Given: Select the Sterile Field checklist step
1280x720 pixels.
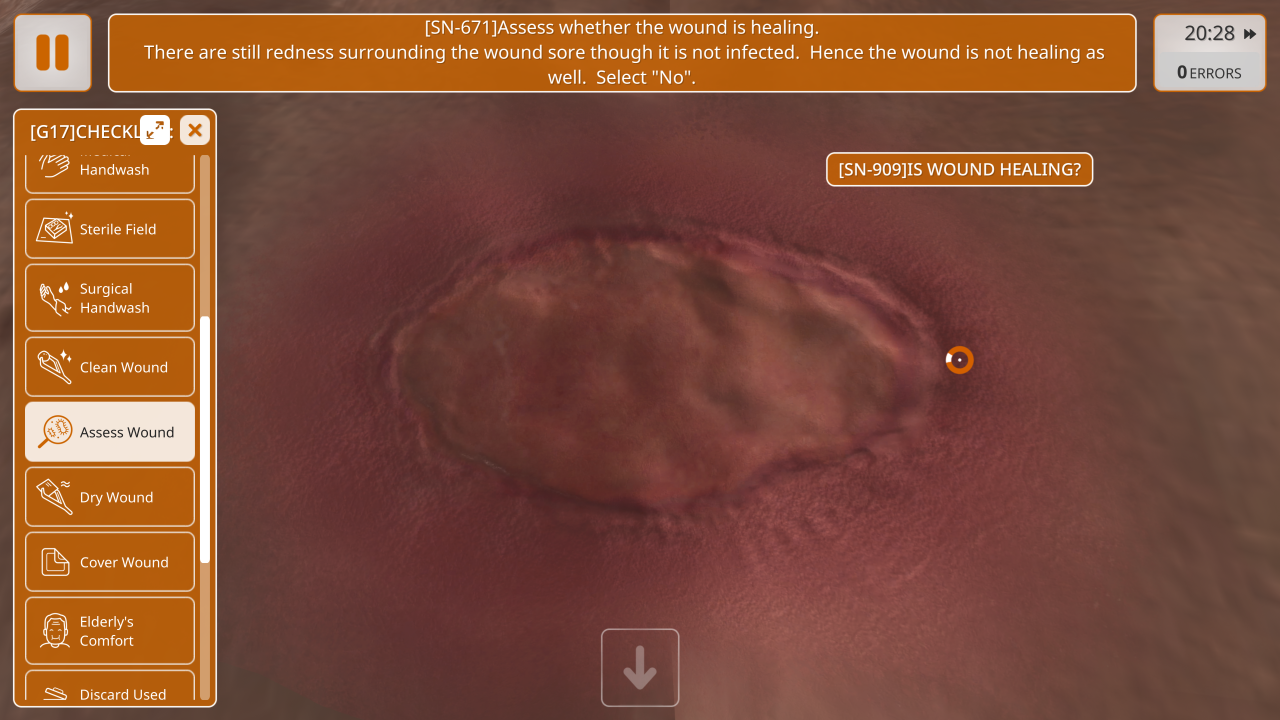Looking at the screenshot, I should click(x=110, y=229).
